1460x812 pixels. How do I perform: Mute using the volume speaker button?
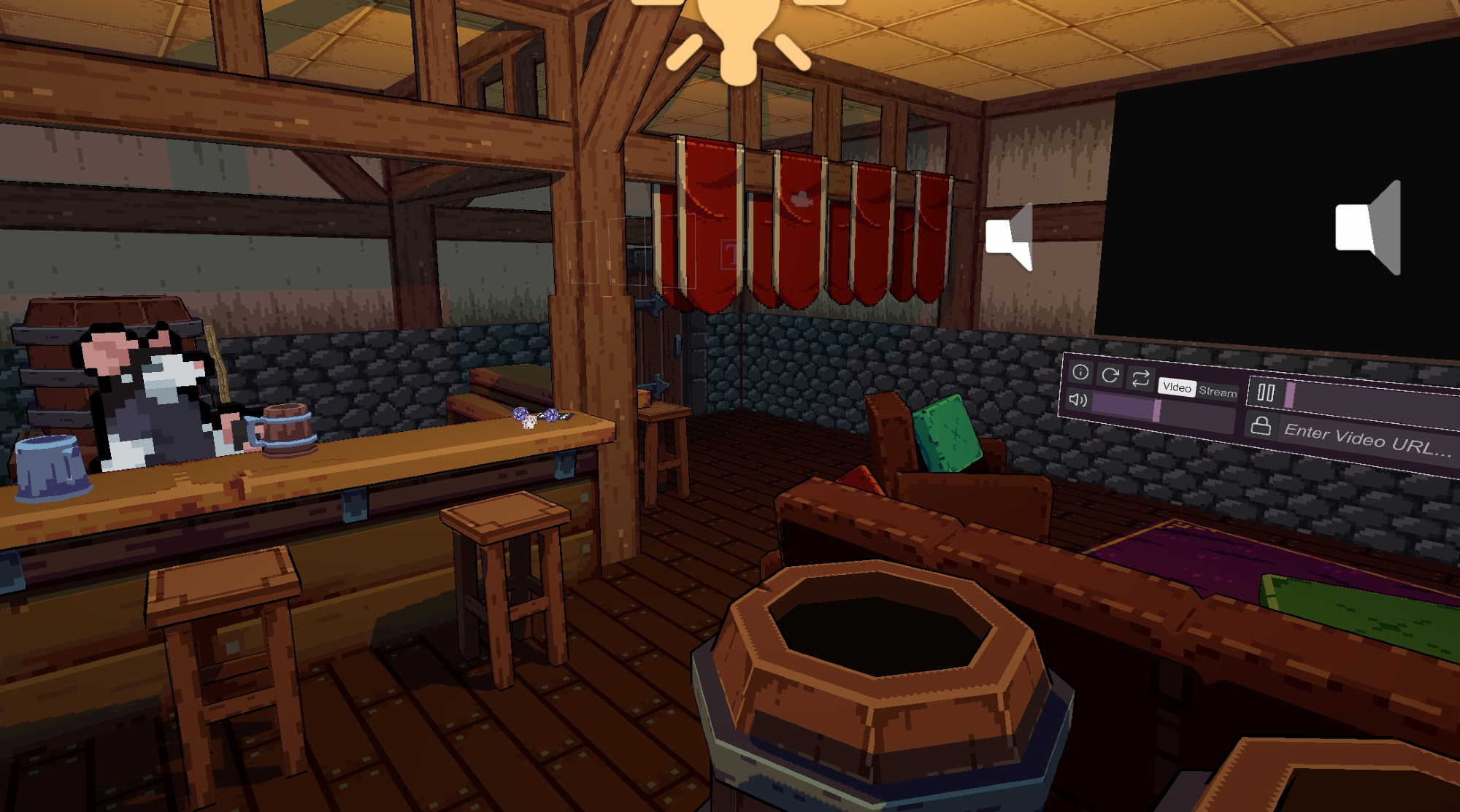coord(1078,400)
